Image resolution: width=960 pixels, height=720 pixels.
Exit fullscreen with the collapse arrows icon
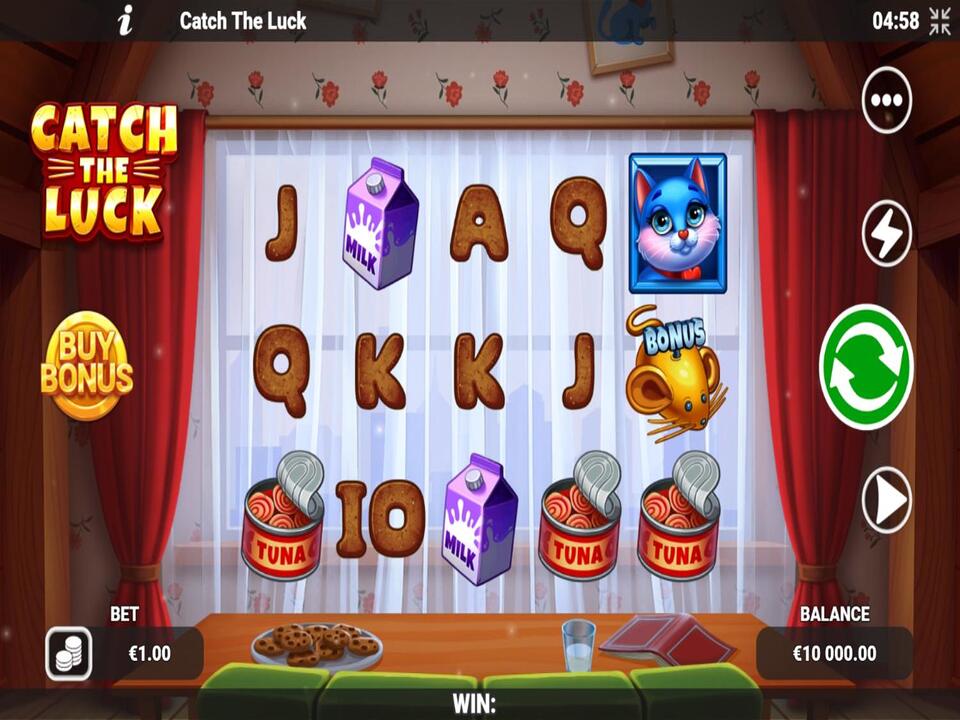click(940, 21)
